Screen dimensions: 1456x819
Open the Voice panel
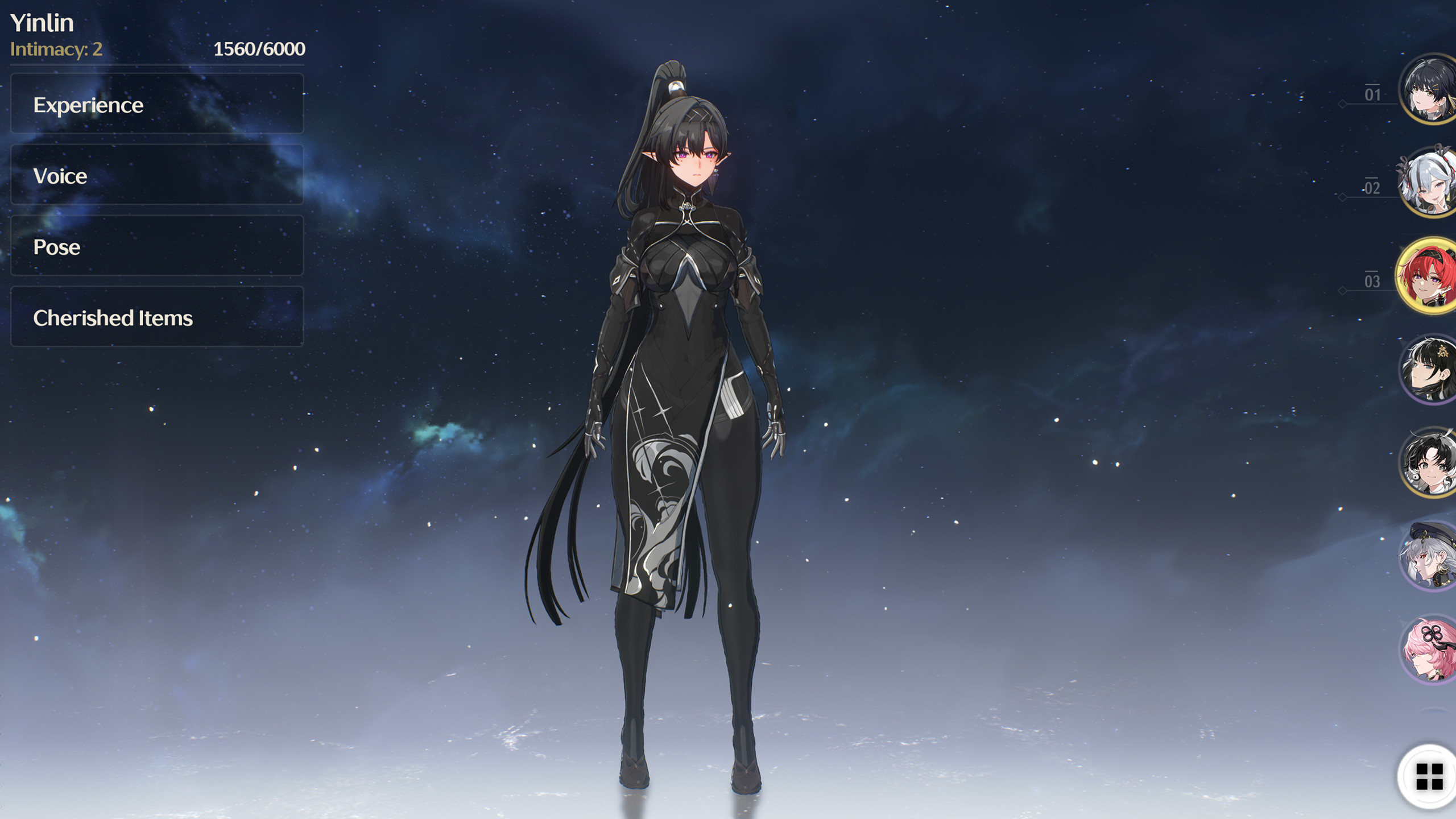click(156, 175)
